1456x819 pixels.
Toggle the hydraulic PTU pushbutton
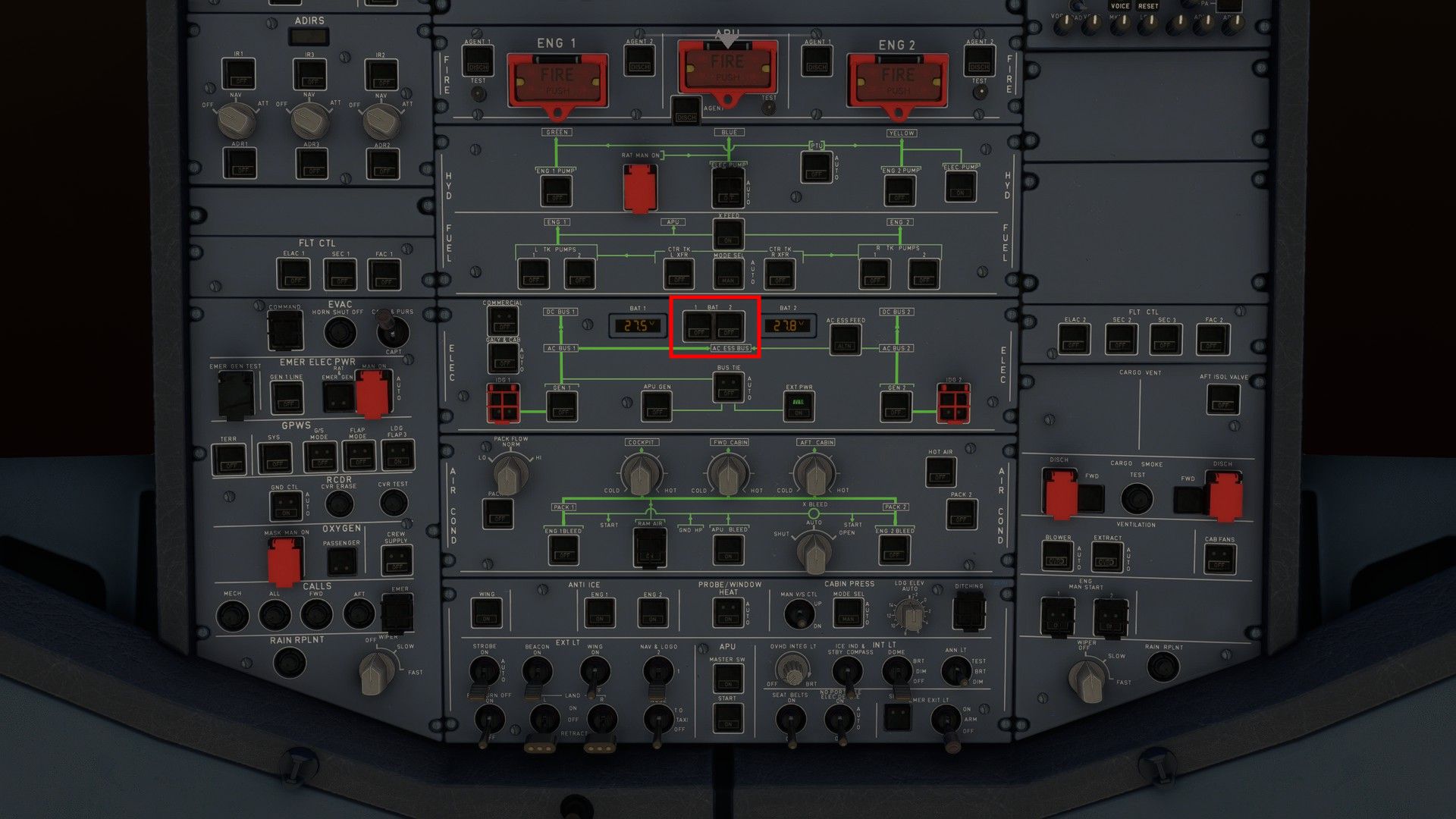click(x=816, y=168)
